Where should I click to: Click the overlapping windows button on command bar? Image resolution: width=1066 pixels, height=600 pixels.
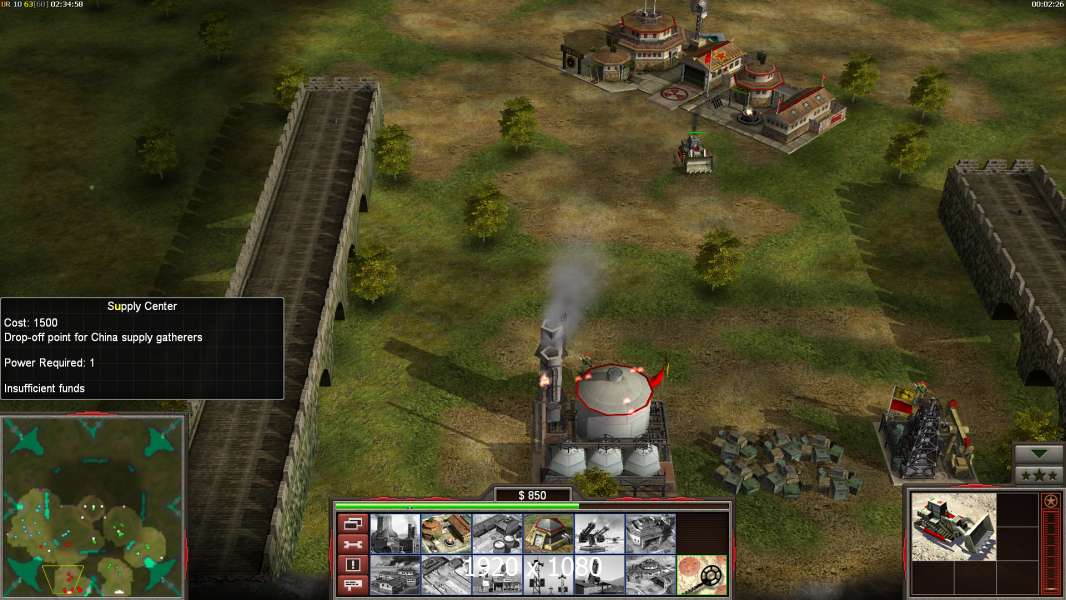(x=352, y=523)
